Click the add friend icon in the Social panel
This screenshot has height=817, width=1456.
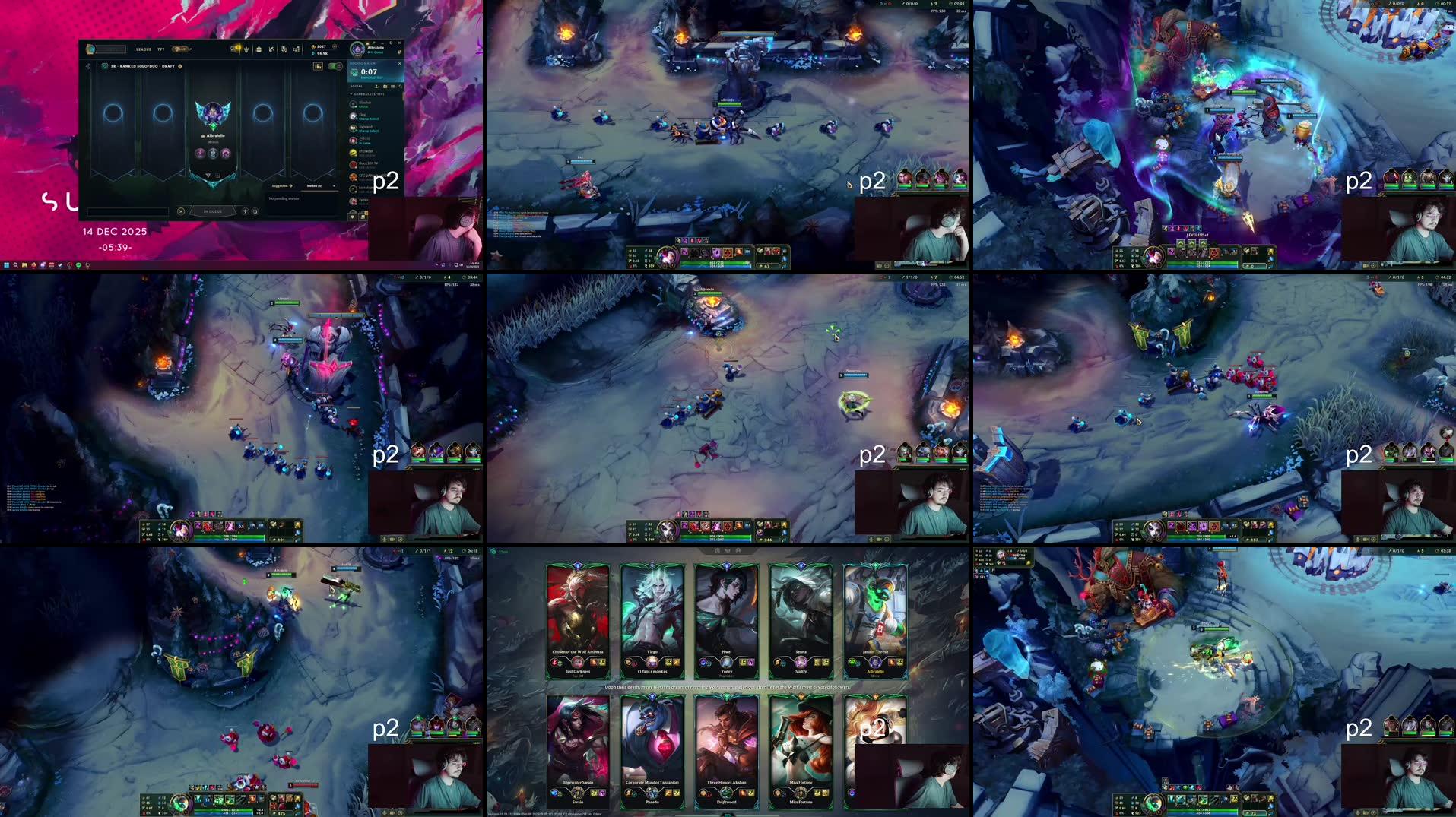click(x=377, y=86)
